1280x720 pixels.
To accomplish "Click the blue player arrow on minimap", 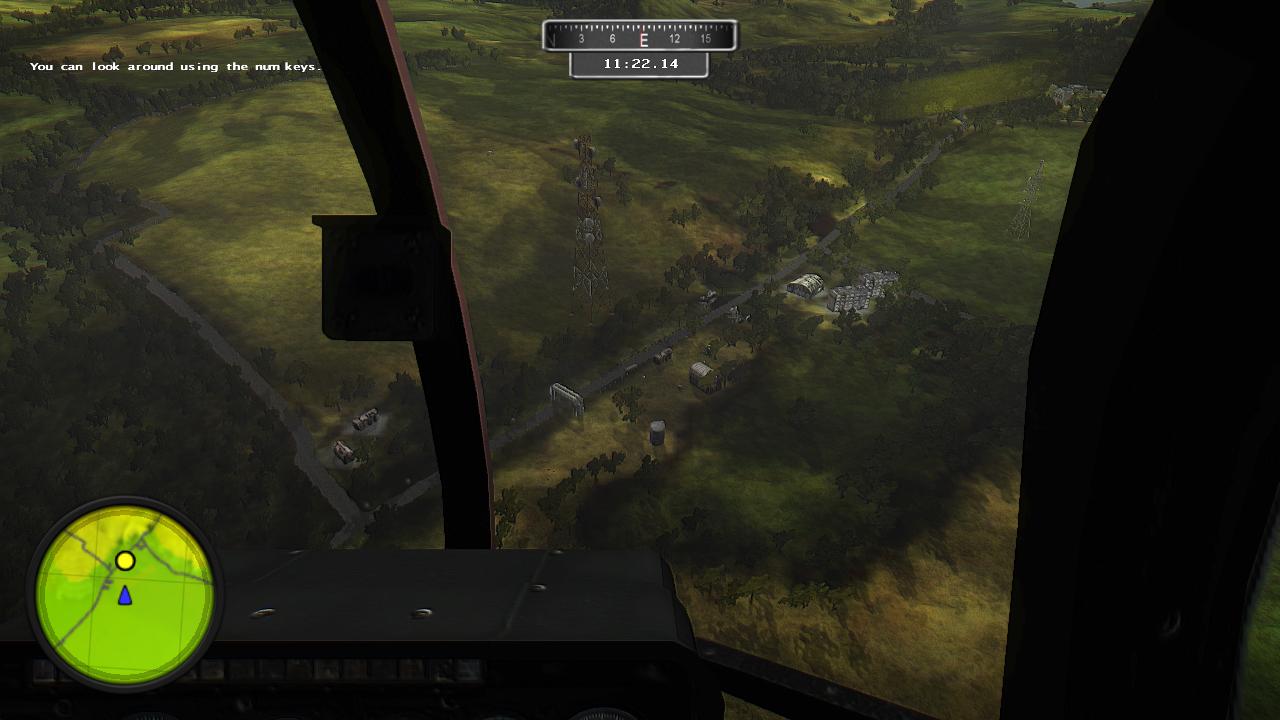I will [125, 596].
